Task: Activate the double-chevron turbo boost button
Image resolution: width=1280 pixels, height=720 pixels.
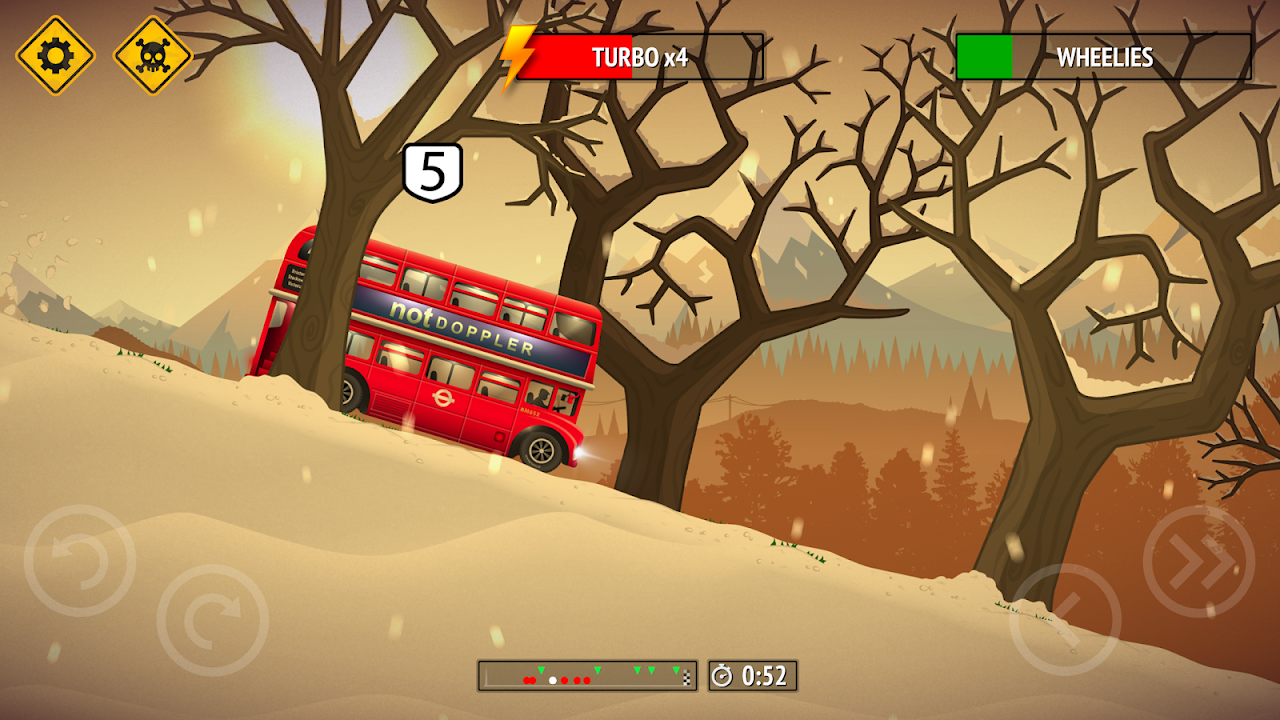Action: [1199, 561]
